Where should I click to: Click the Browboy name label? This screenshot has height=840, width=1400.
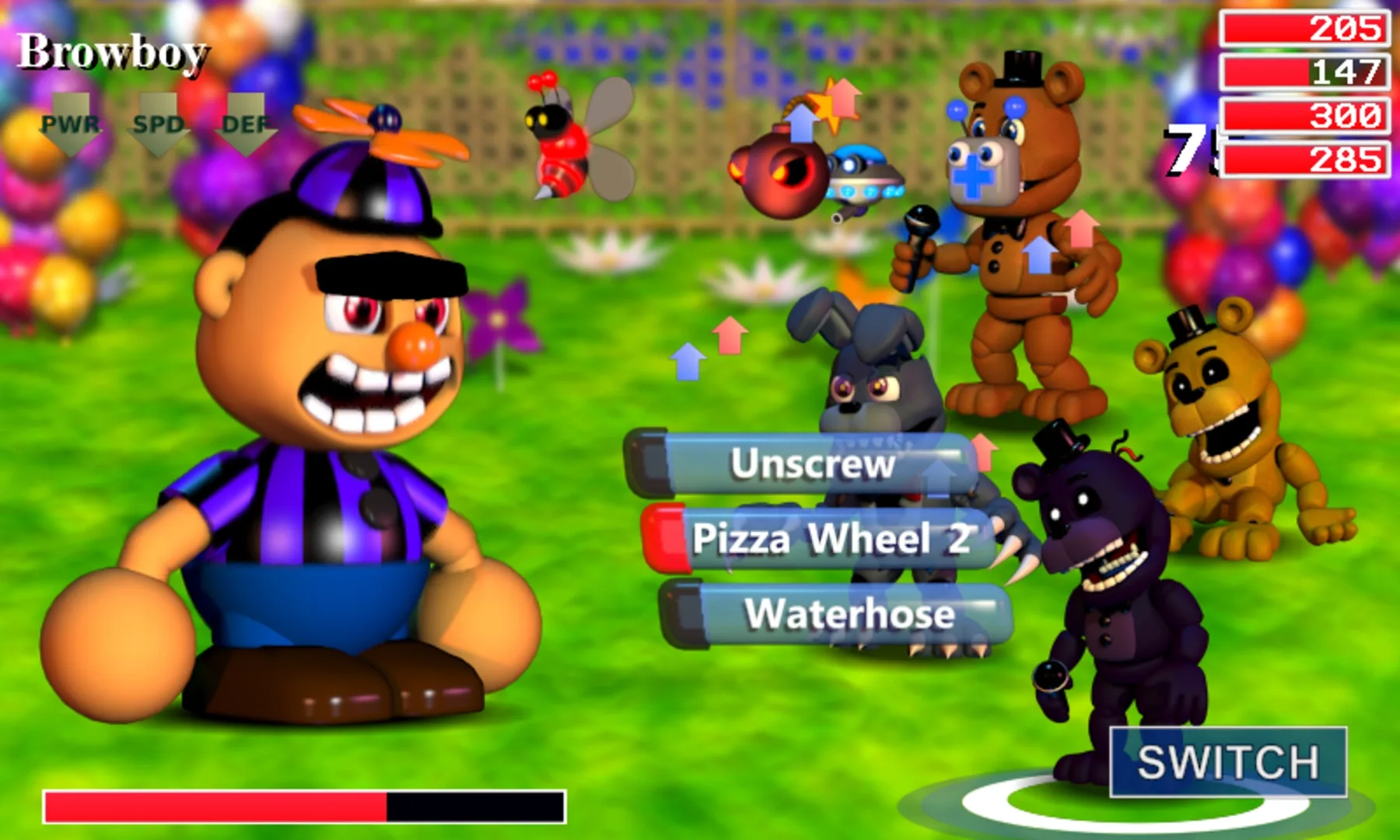click(114, 52)
